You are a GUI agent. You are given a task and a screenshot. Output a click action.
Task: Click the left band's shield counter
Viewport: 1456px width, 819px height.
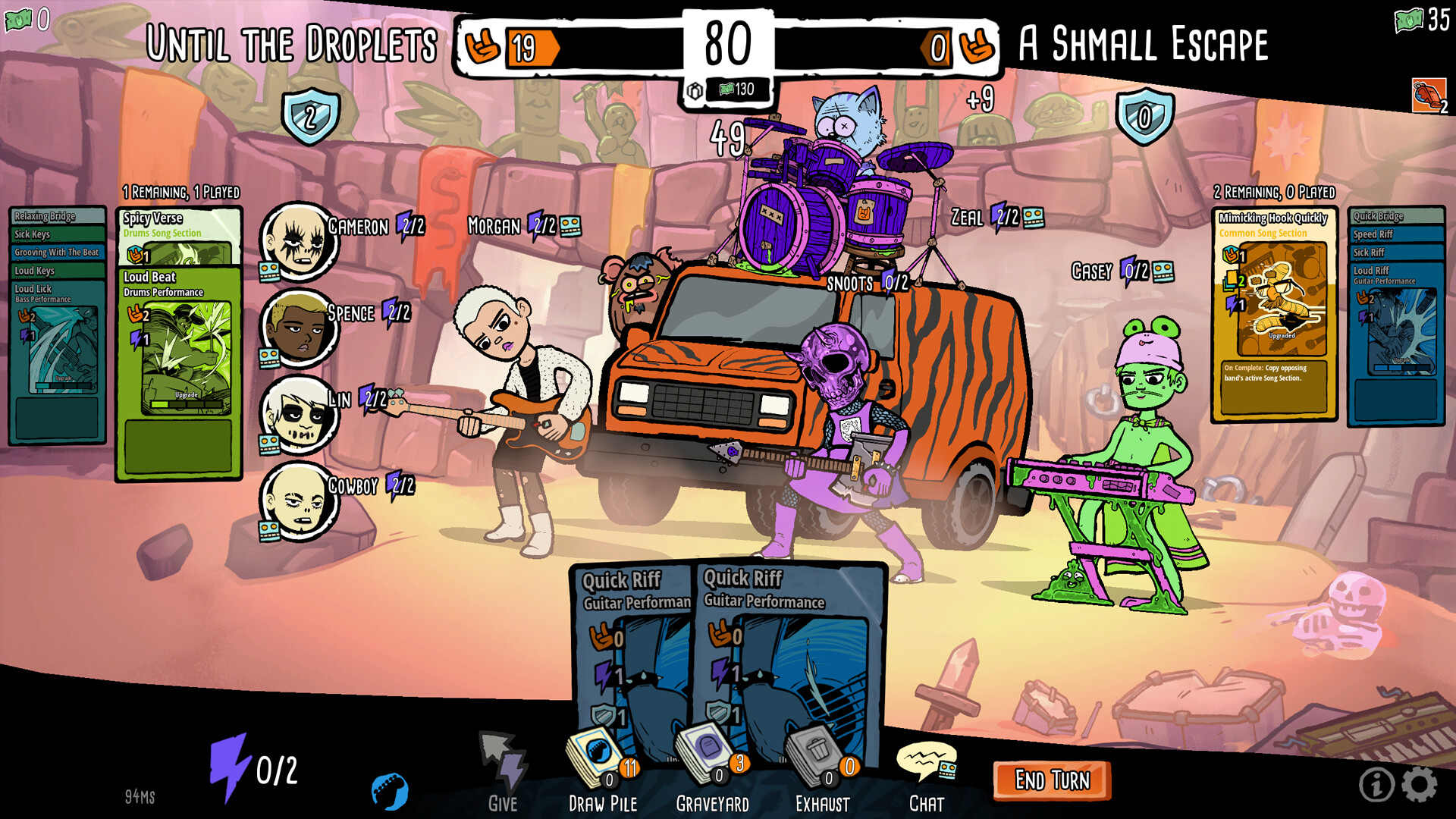(x=309, y=115)
